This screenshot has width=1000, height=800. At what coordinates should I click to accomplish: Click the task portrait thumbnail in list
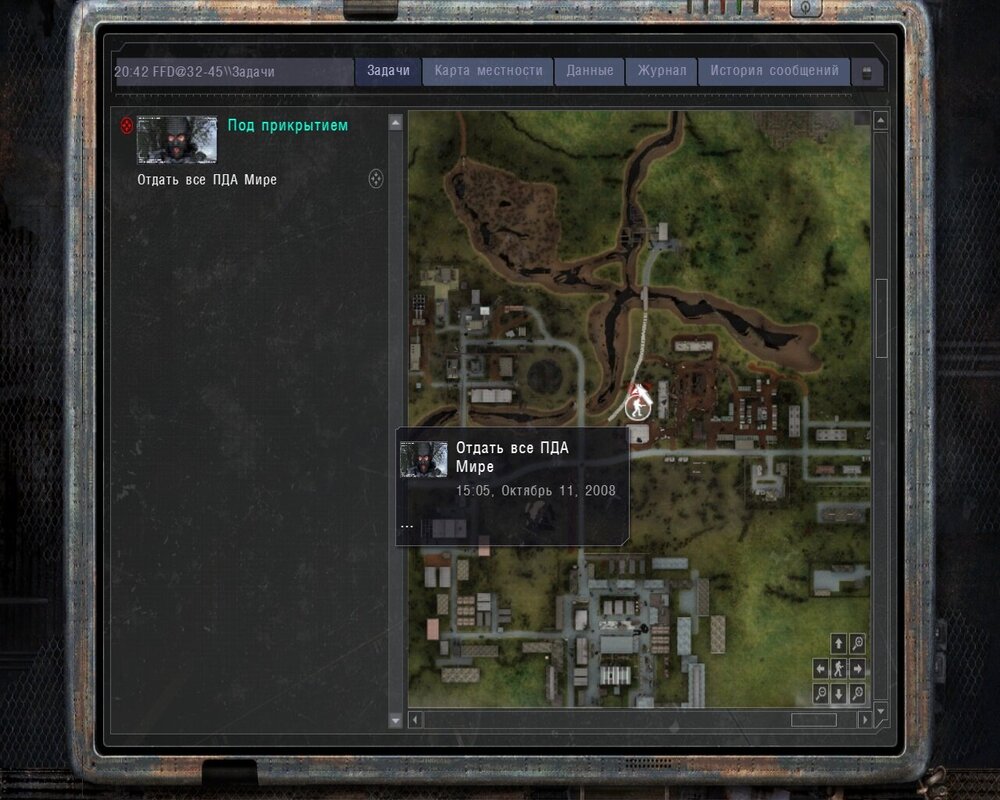click(177, 140)
